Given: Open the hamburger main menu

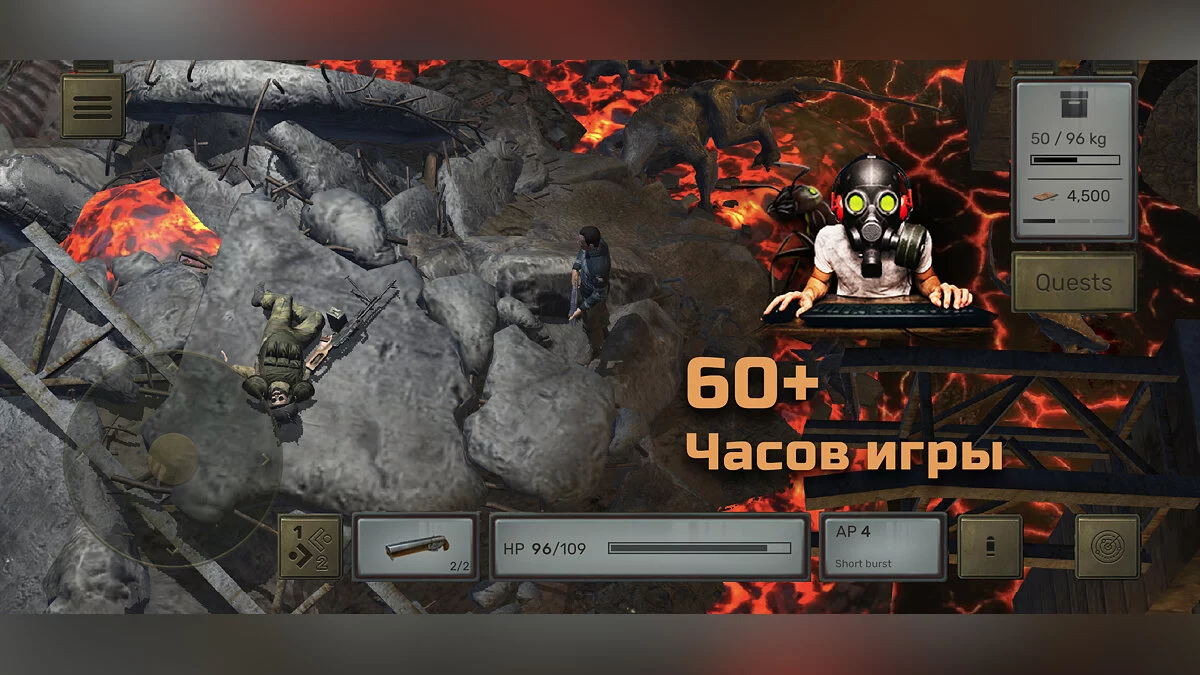Looking at the screenshot, I should (x=93, y=105).
